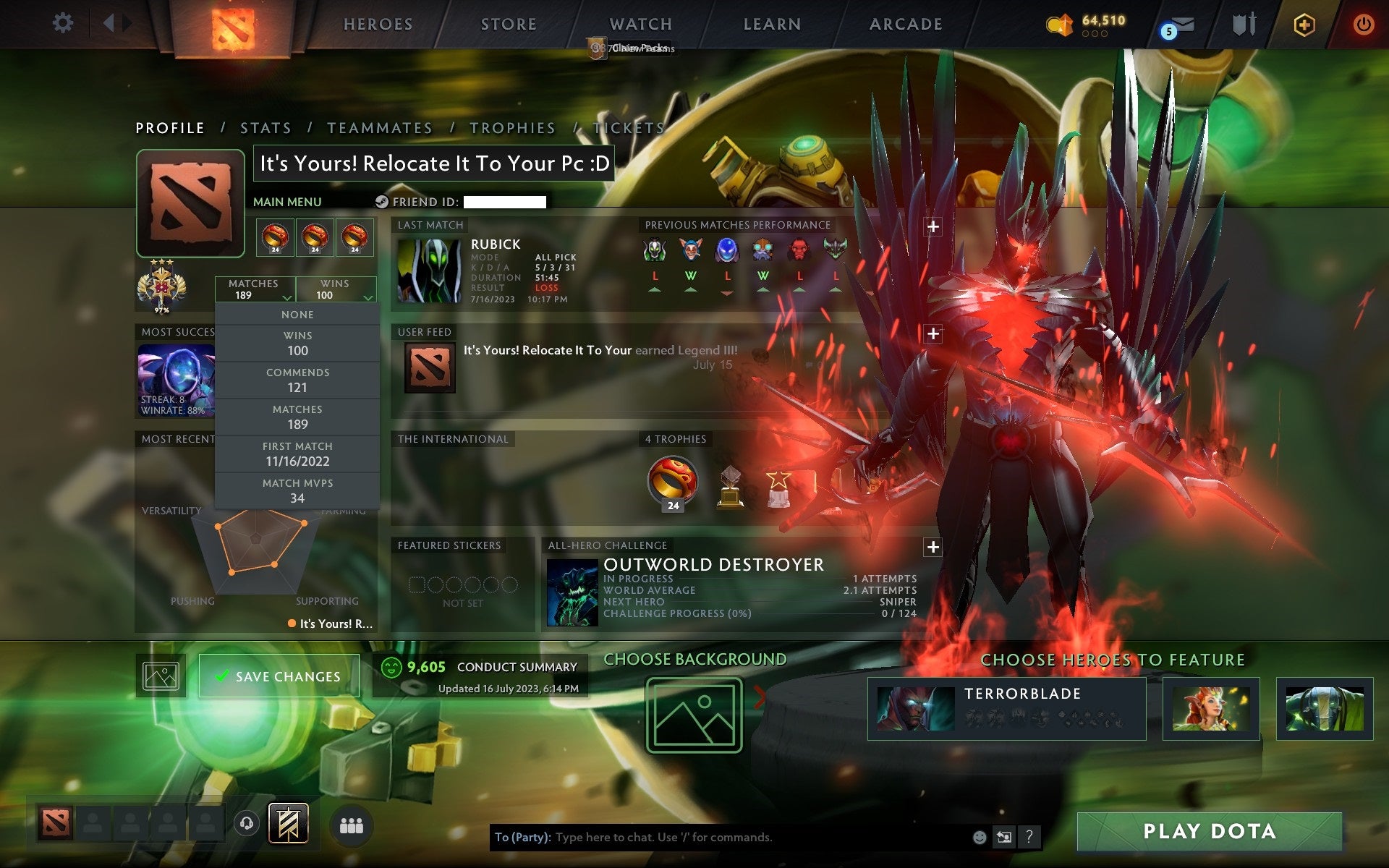Image resolution: width=1389 pixels, height=868 pixels.
Task: Select COMMENDS from the open stat dropdown
Action: click(x=298, y=380)
